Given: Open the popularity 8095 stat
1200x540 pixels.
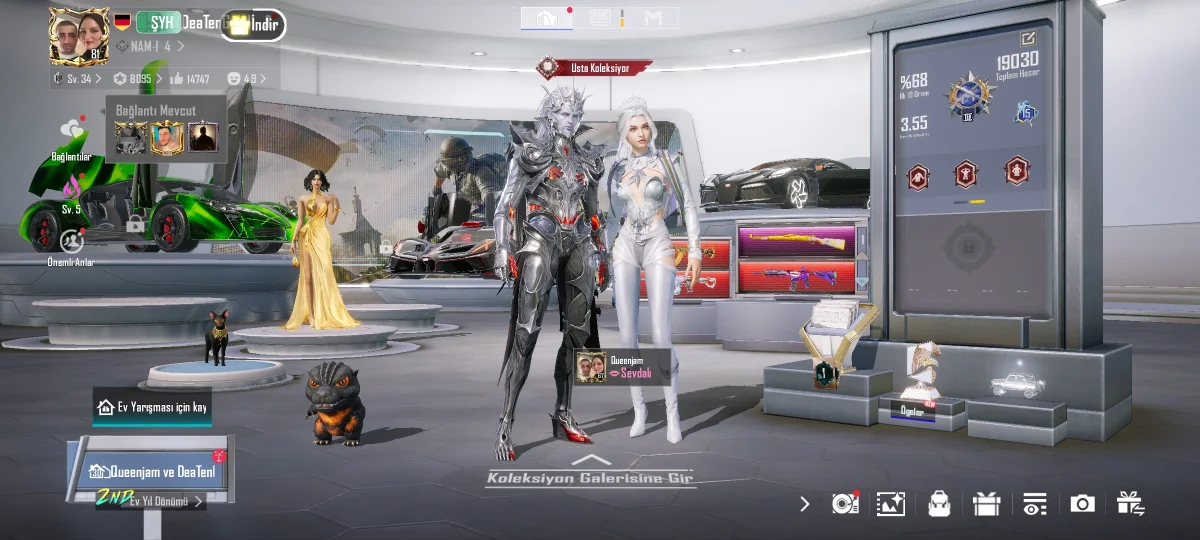Looking at the screenshot, I should [135, 78].
